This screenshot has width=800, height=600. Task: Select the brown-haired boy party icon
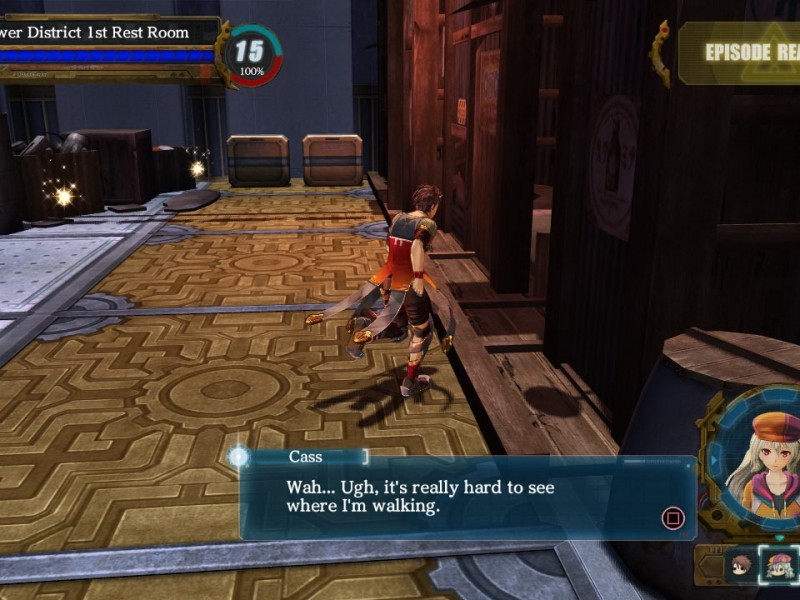click(x=741, y=566)
